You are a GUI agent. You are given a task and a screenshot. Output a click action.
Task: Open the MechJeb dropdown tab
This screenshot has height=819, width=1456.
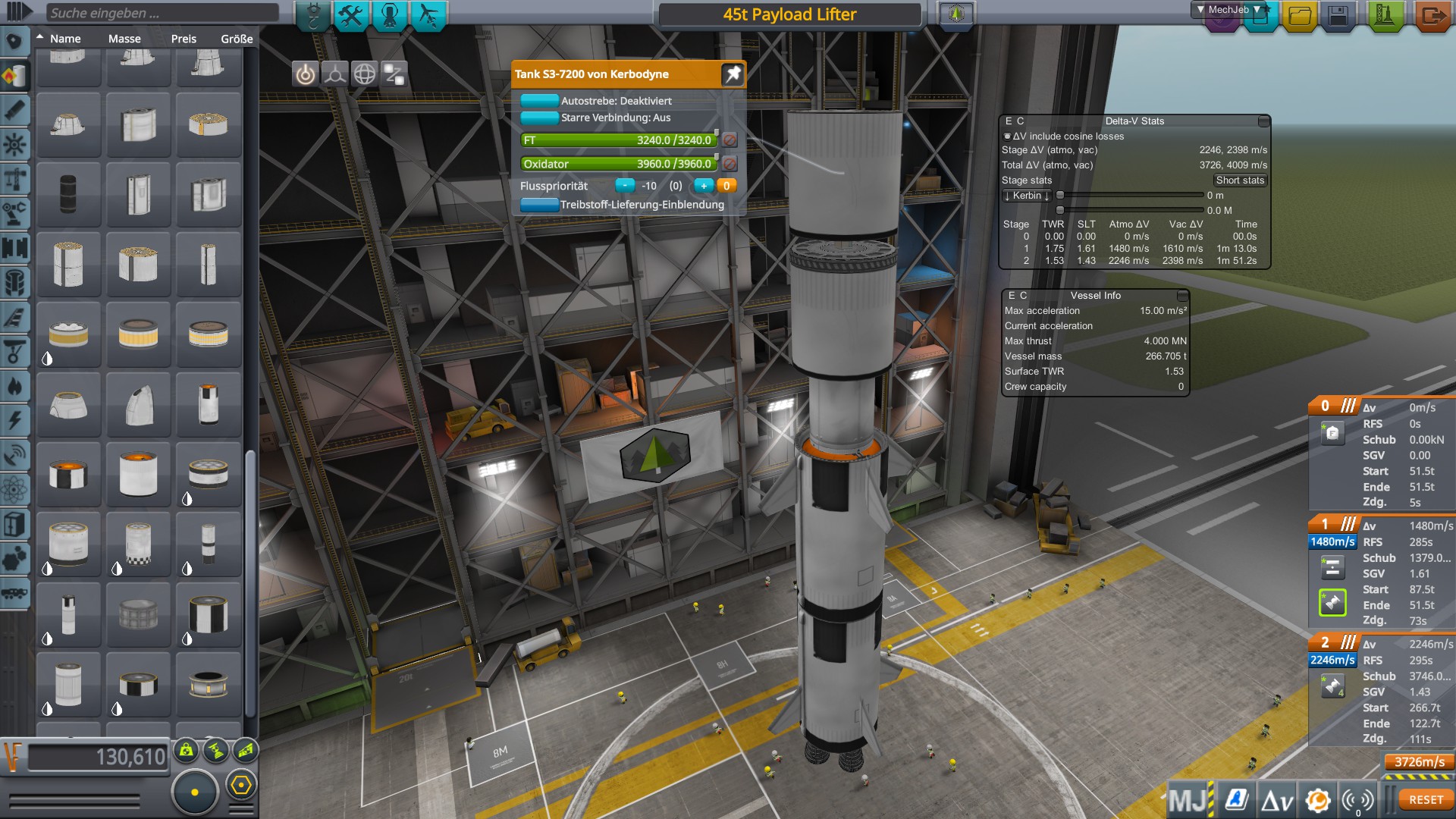pyautogui.click(x=1228, y=10)
